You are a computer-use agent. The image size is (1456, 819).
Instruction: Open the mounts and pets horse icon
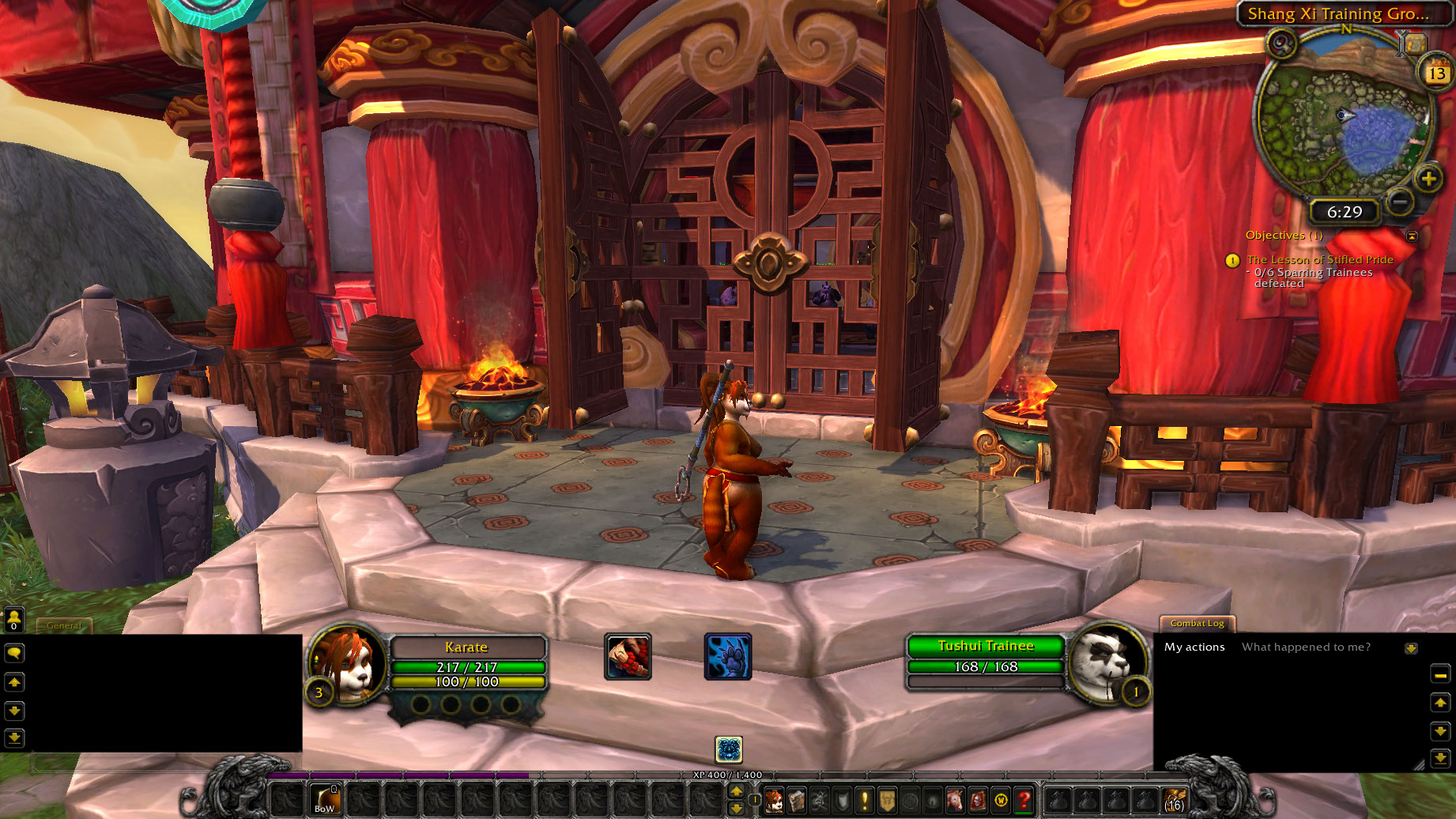pyautogui.click(x=956, y=800)
